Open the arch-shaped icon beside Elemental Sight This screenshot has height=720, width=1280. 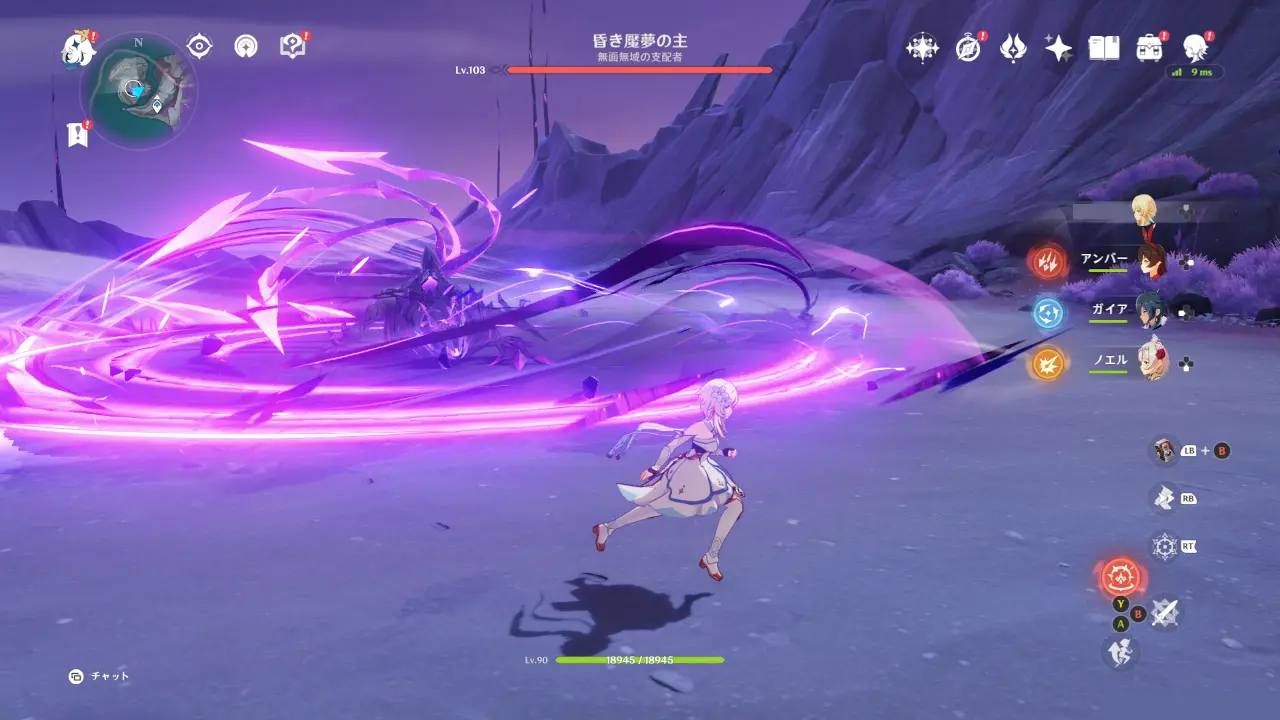tap(246, 46)
